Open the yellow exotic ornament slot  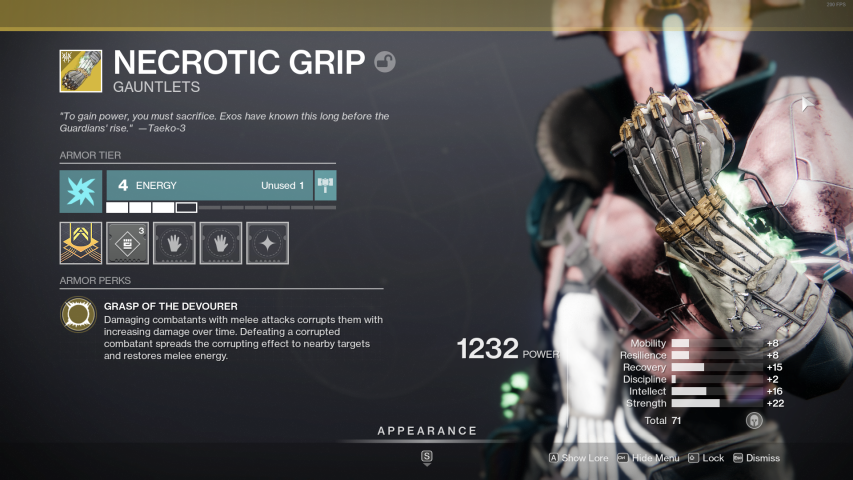(80, 243)
